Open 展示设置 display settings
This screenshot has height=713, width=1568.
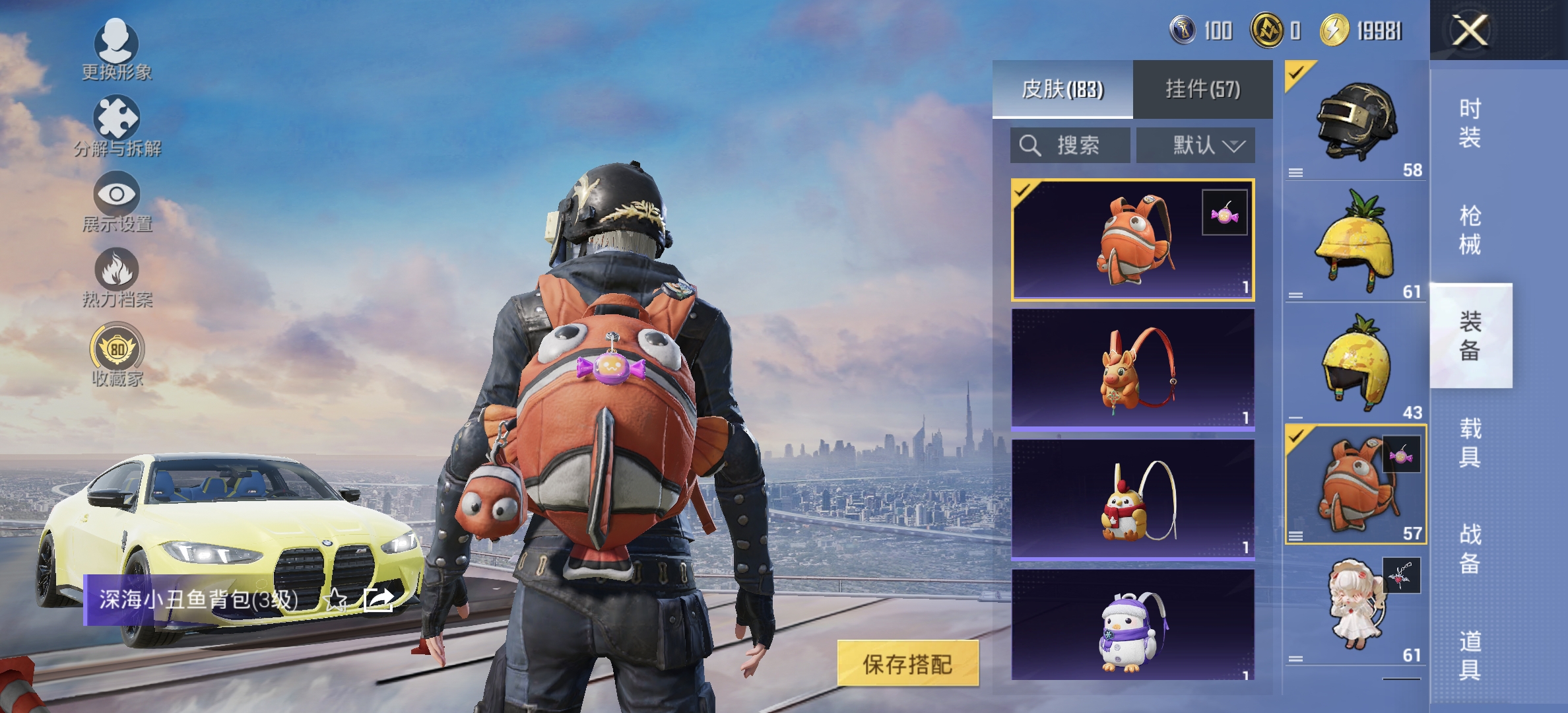pyautogui.click(x=117, y=198)
